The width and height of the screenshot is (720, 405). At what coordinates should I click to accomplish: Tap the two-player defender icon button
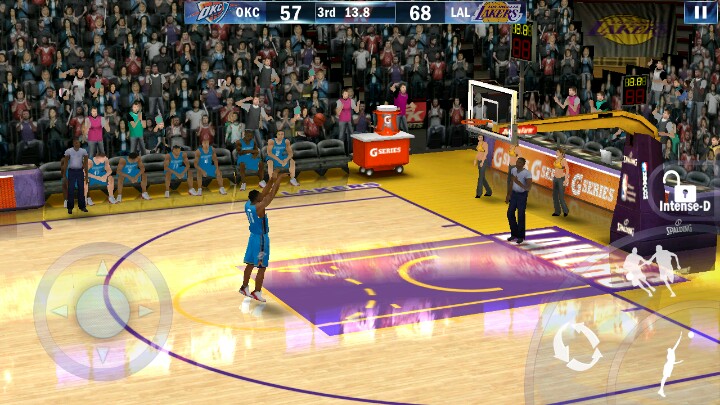tap(650, 270)
